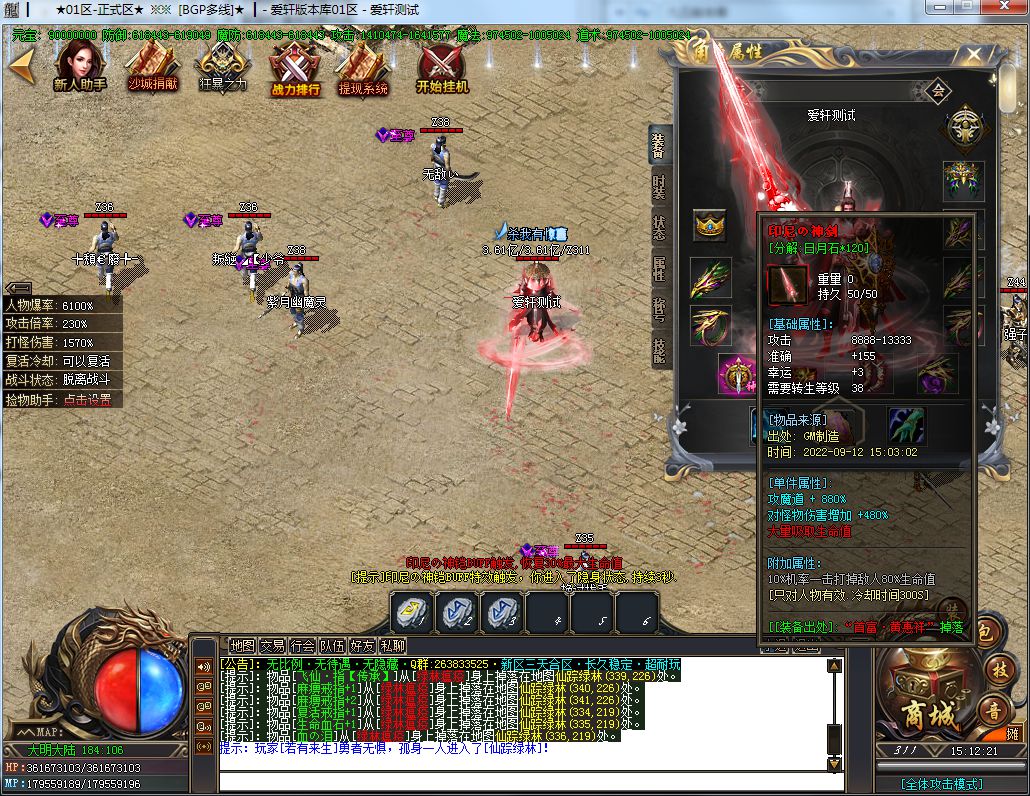Open the 交易 trade button
Viewport: 1030px width, 796px height.
[272, 646]
